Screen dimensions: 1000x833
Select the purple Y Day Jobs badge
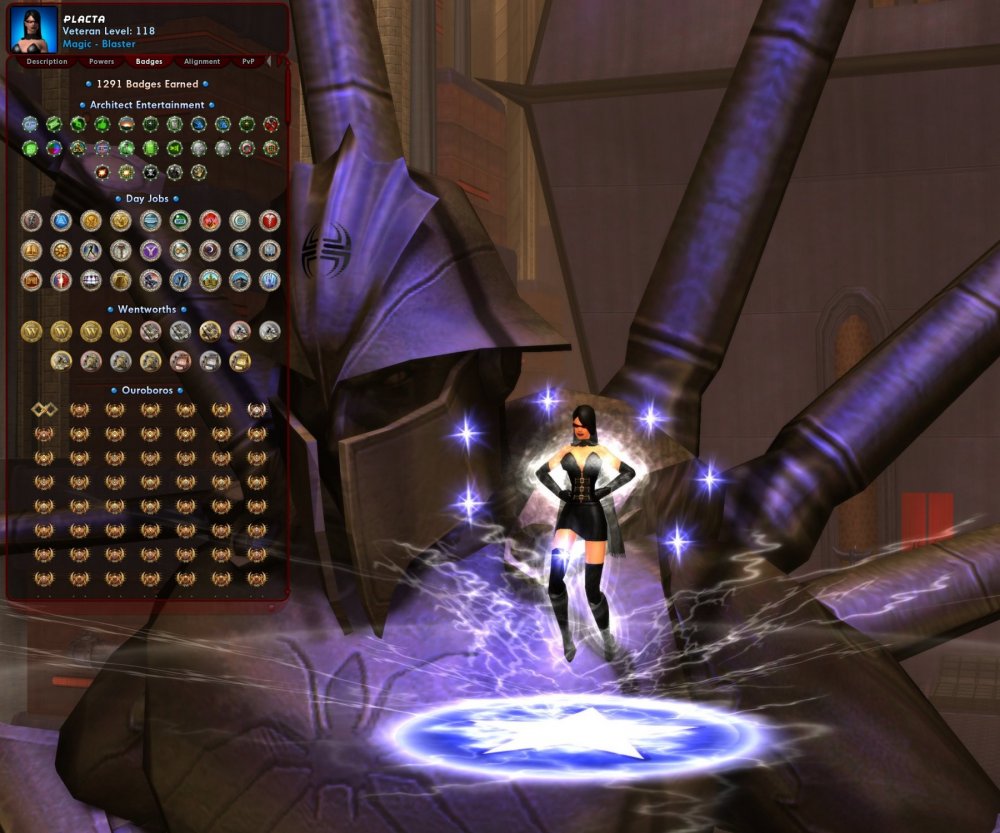point(150,251)
